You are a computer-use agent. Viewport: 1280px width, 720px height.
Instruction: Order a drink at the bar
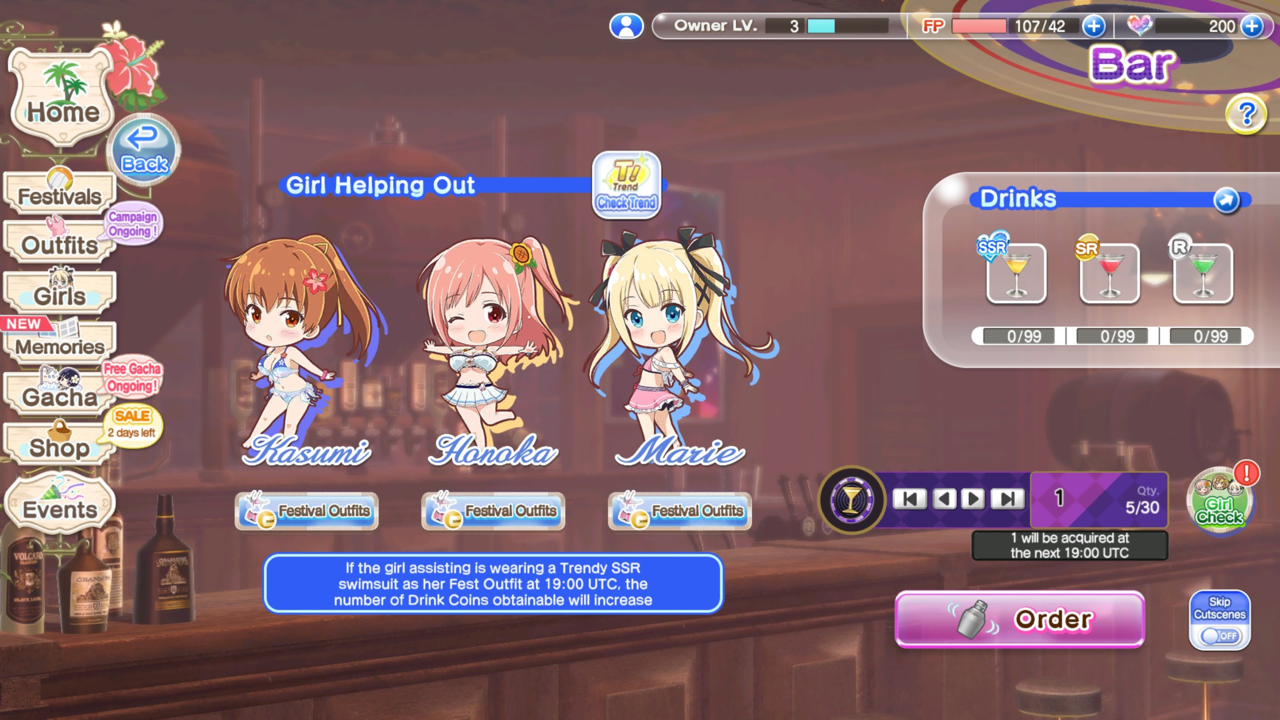click(1020, 620)
